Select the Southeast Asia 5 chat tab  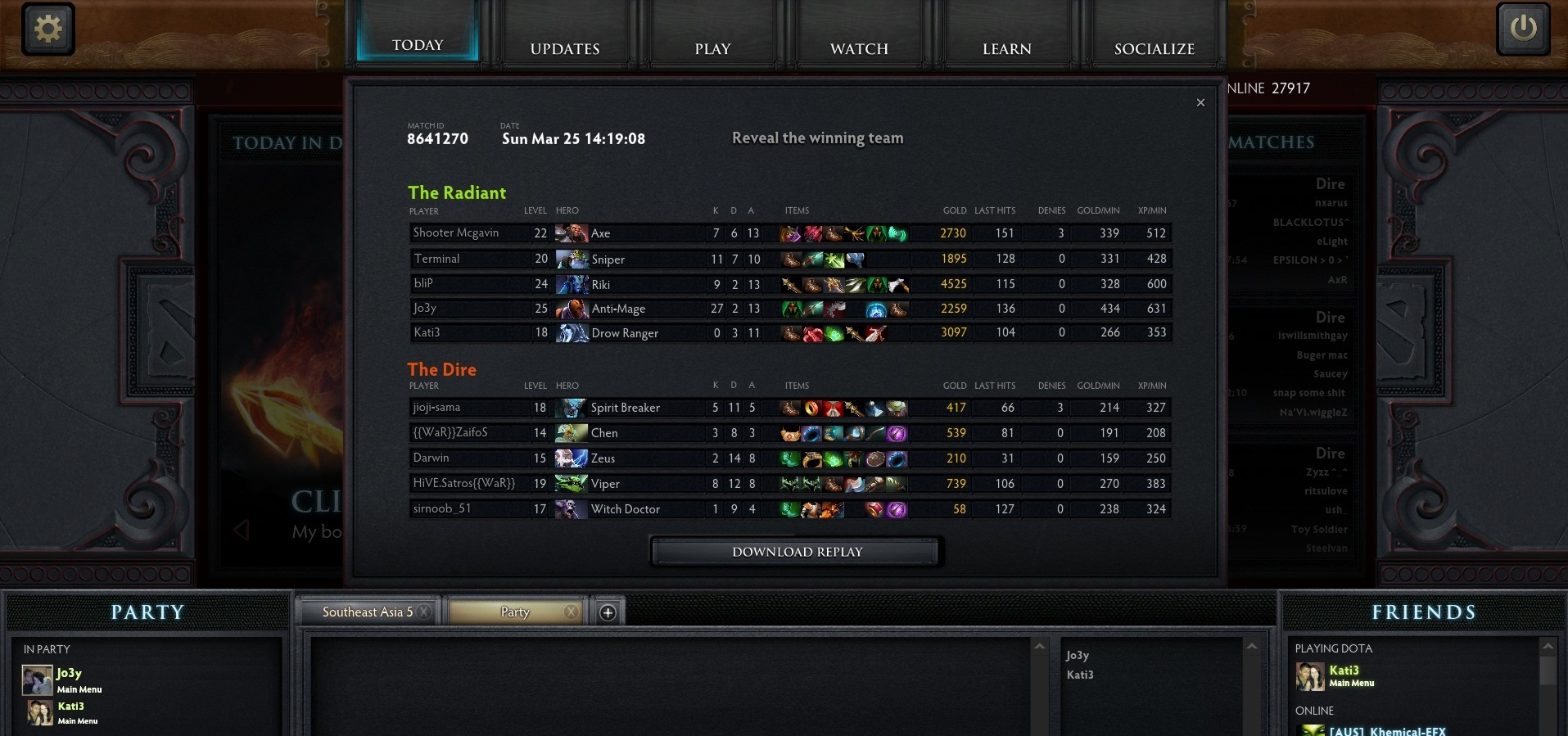pos(367,612)
